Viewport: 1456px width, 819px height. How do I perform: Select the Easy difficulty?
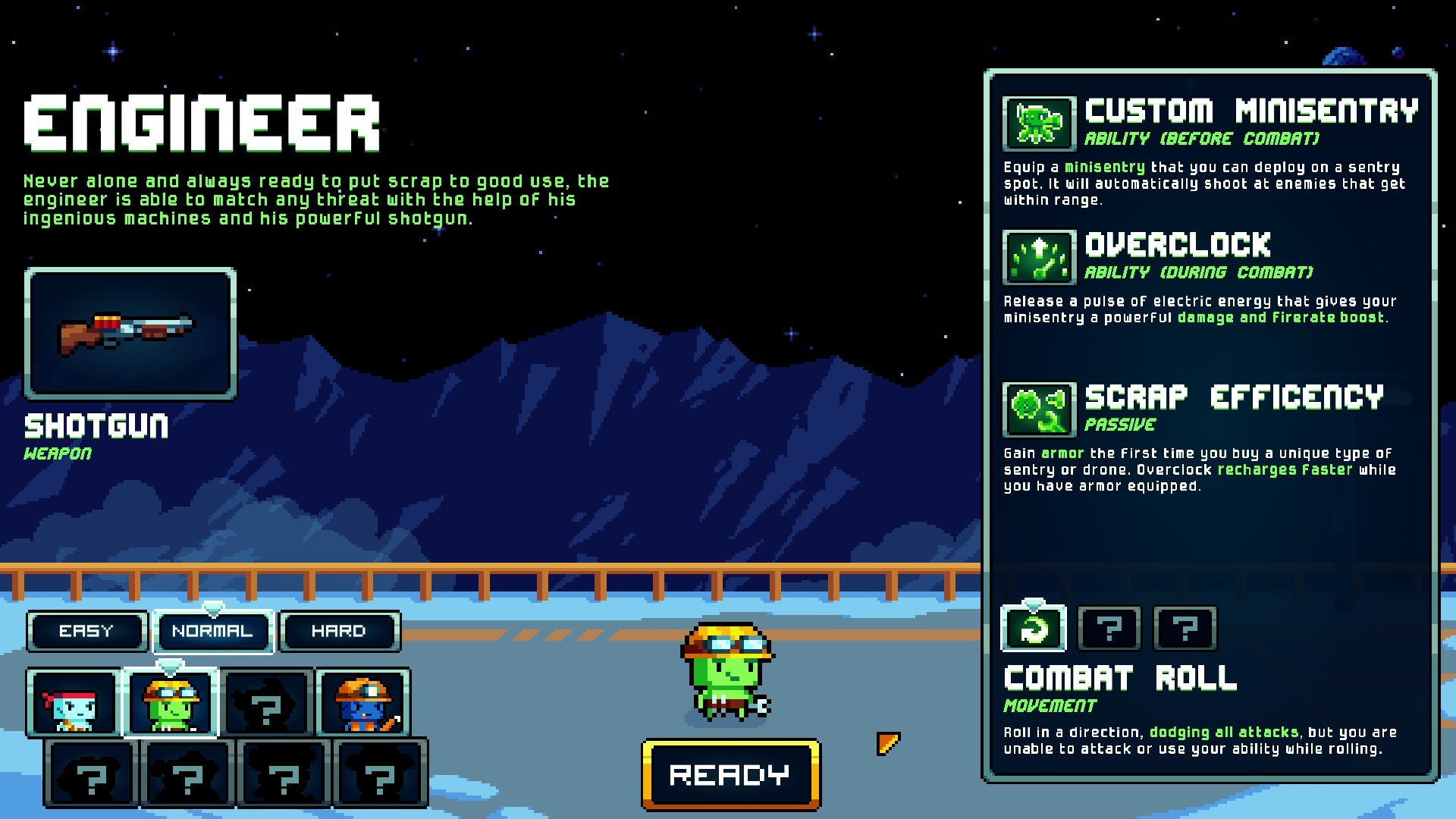click(86, 630)
